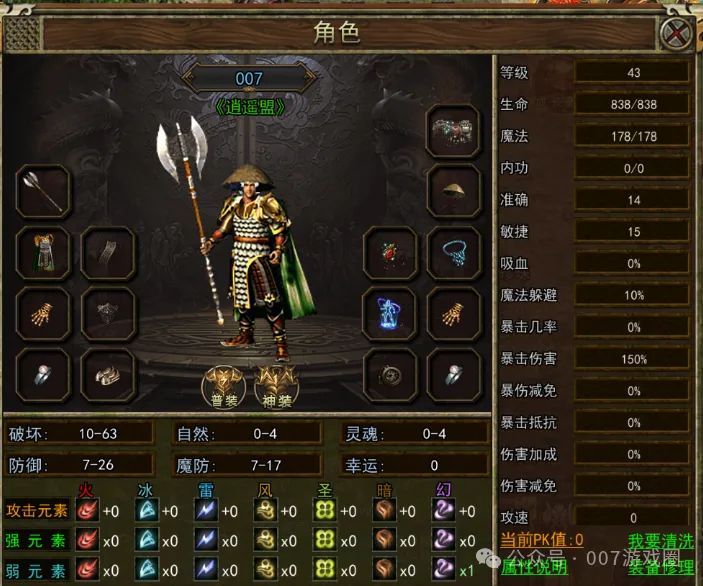
Task: Click the 《逍遥盟》 guild name
Action: coord(249,105)
